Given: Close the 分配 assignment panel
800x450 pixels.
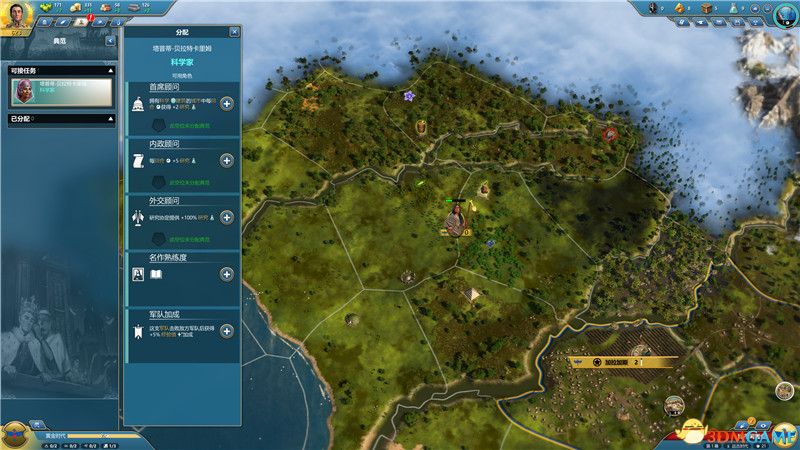Looking at the screenshot, I should click(234, 32).
